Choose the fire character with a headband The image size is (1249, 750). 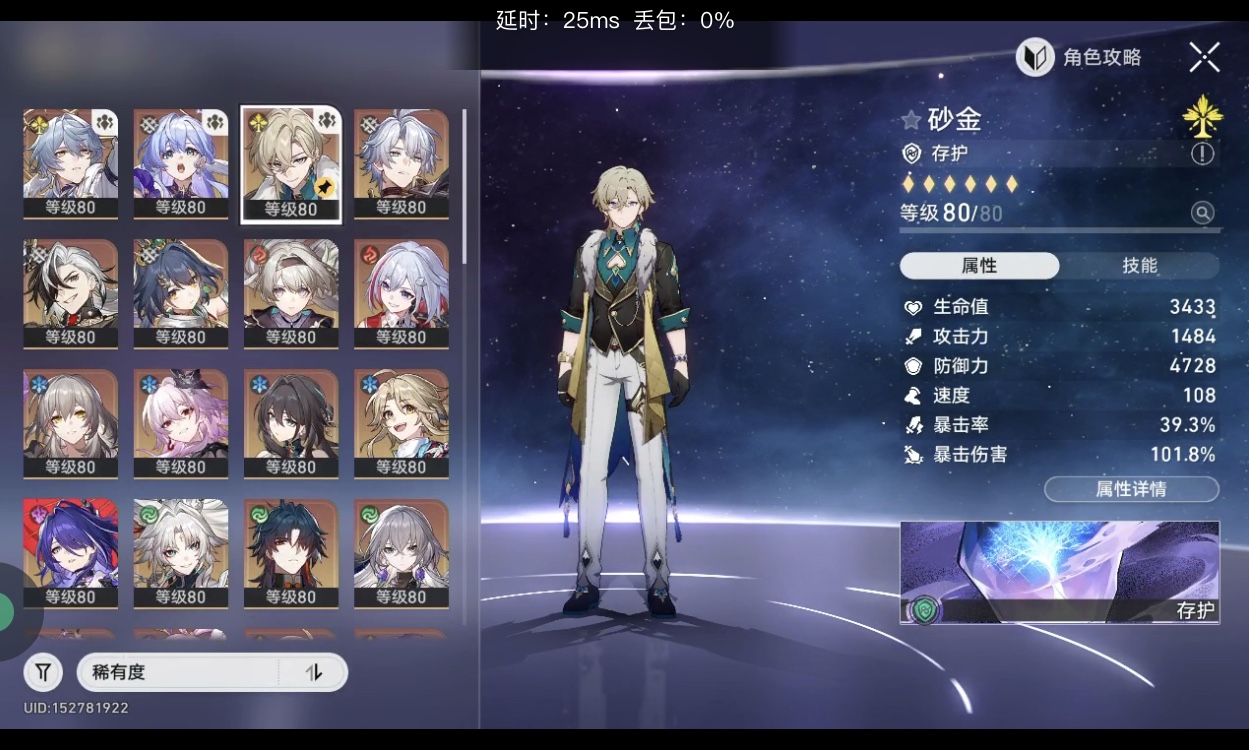click(291, 293)
